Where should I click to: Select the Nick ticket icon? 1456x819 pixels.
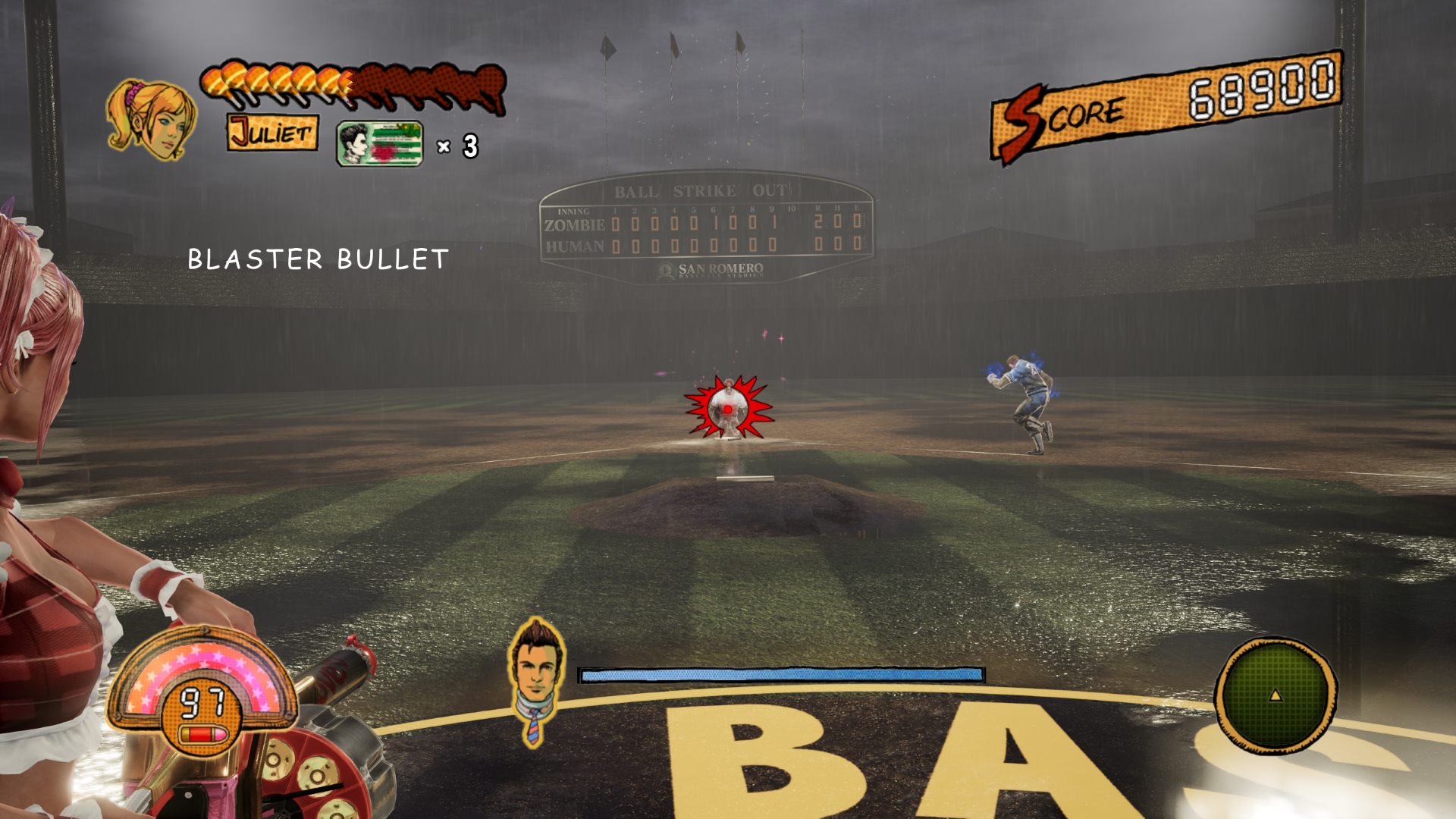click(x=379, y=143)
